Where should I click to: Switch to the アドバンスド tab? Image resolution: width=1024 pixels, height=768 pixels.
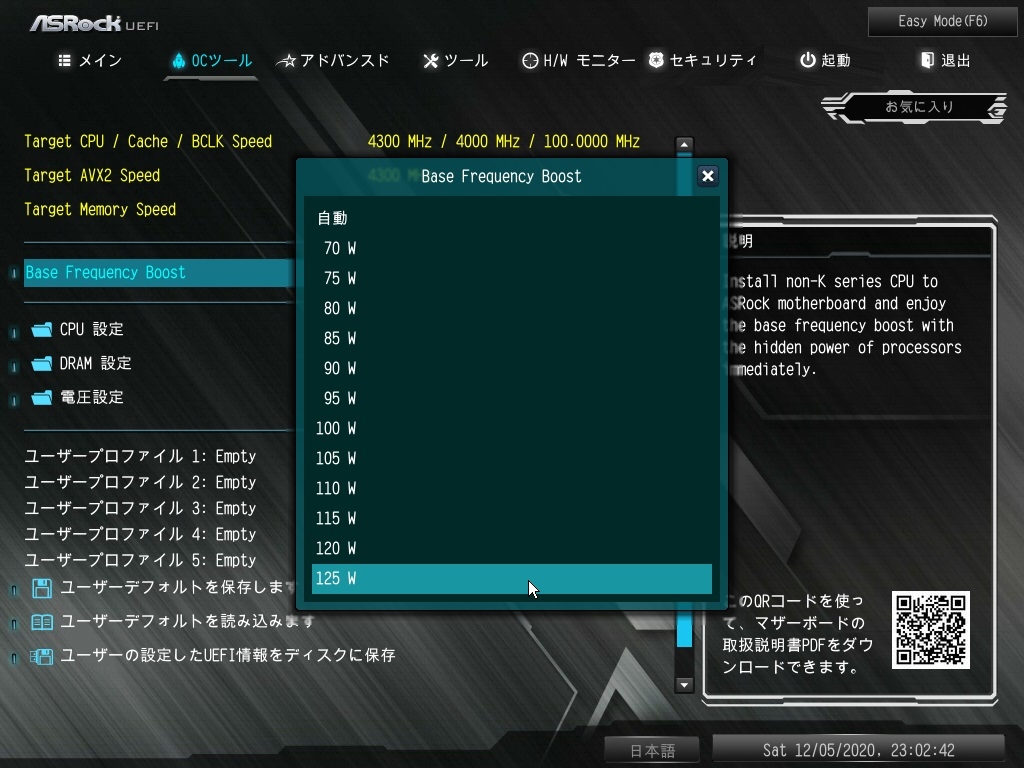pos(334,61)
